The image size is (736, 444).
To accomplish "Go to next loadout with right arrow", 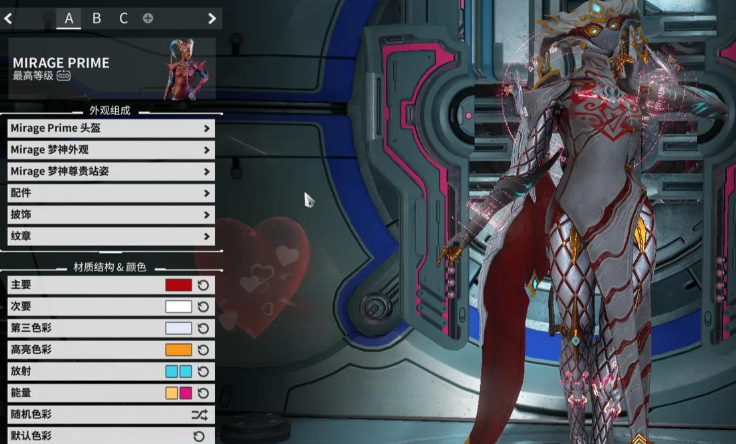I will tap(212, 18).
